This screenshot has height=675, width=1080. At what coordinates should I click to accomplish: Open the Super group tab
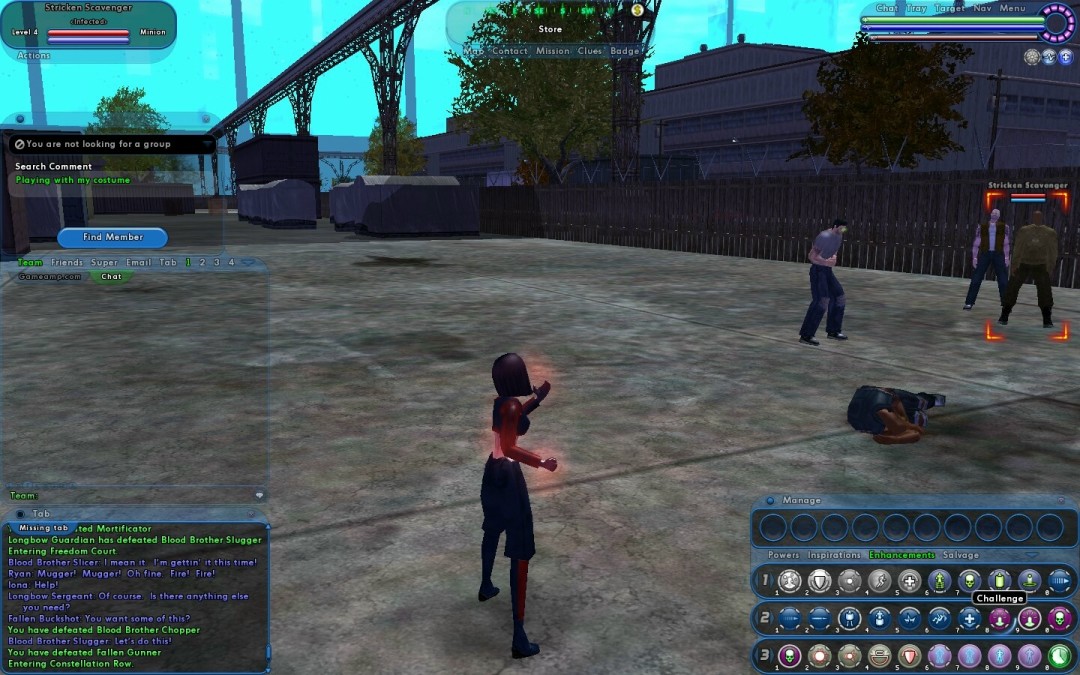tap(104, 262)
